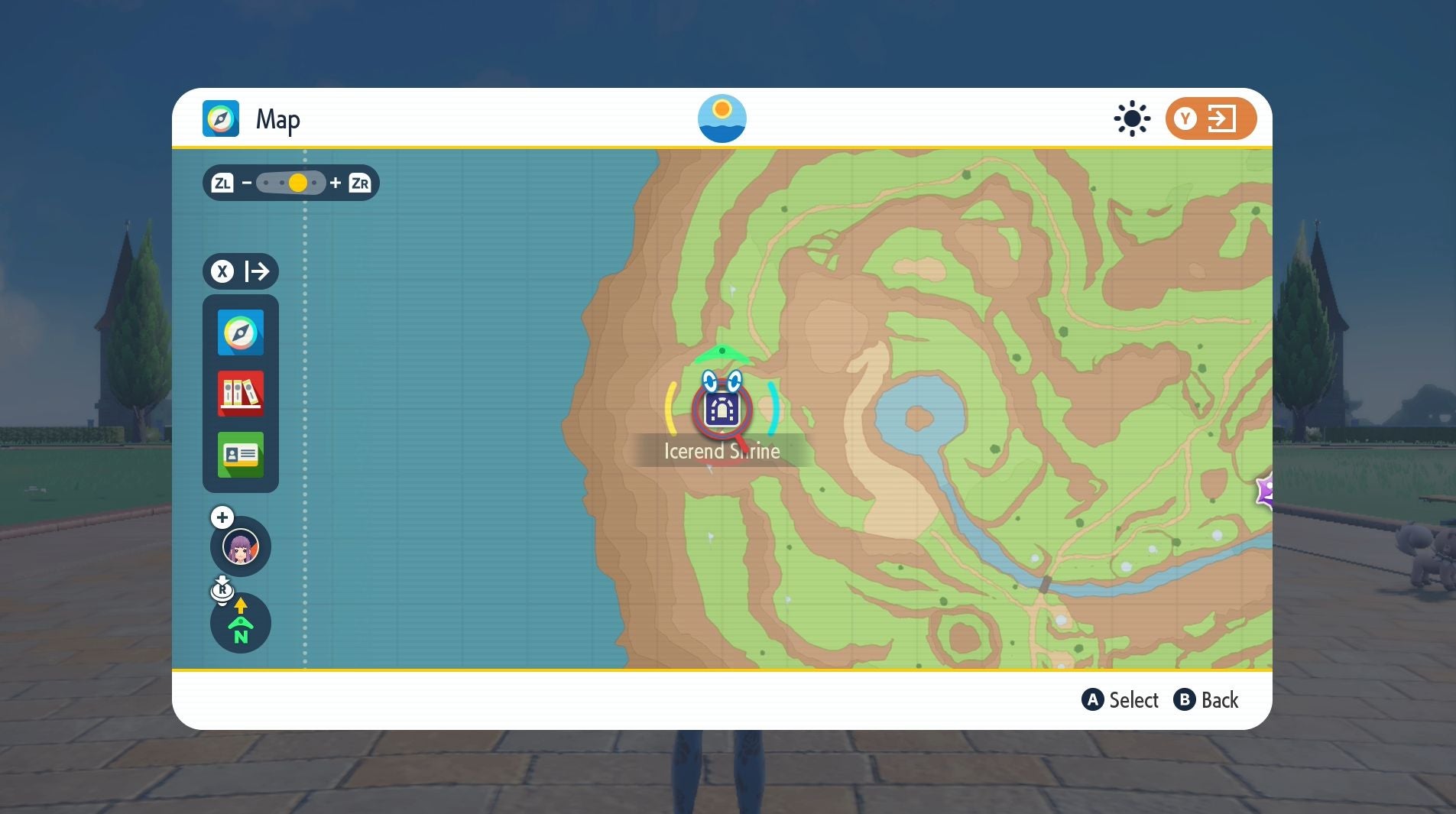Select the Icerend Shrine label entry
The height and width of the screenshot is (814, 1456).
[x=722, y=451]
